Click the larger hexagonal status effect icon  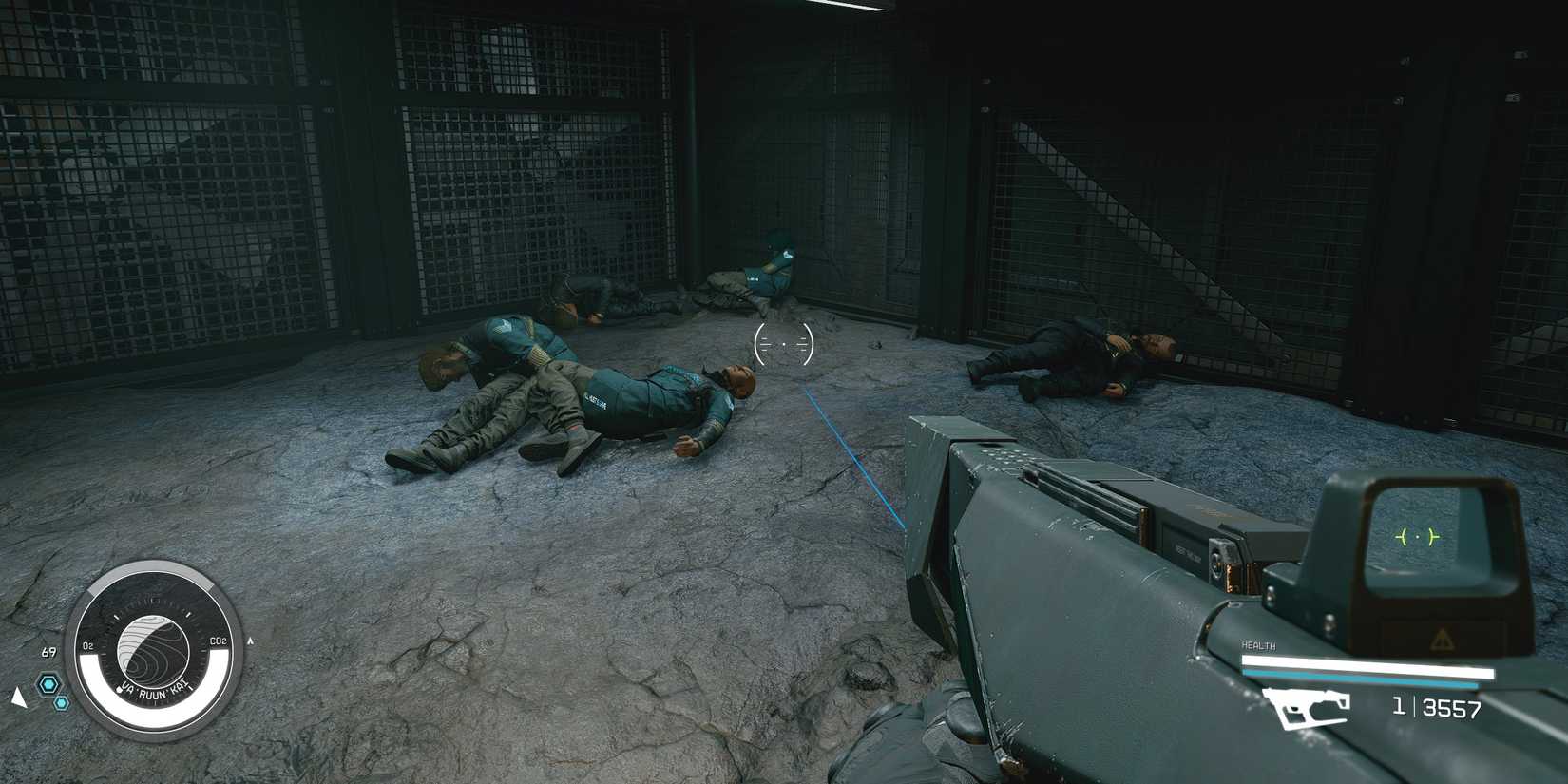click(x=48, y=683)
